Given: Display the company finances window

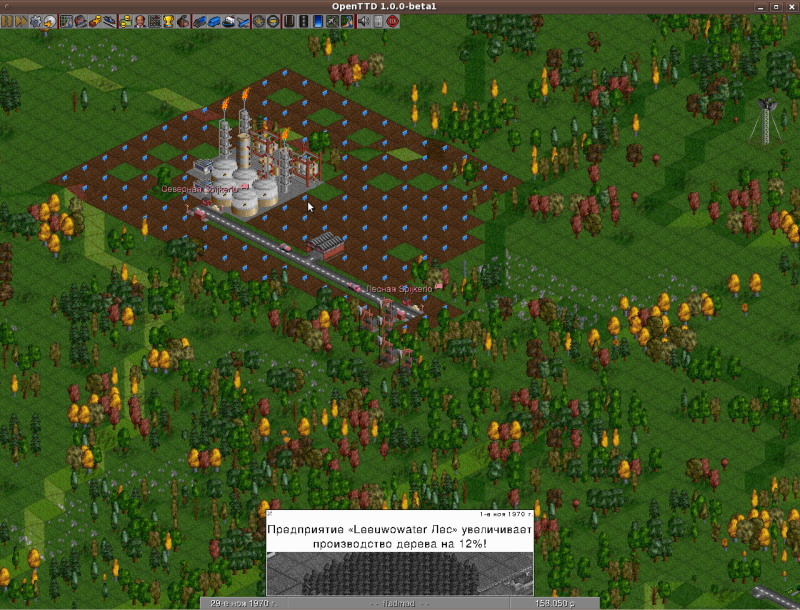Looking at the screenshot, I should click(x=126, y=20).
